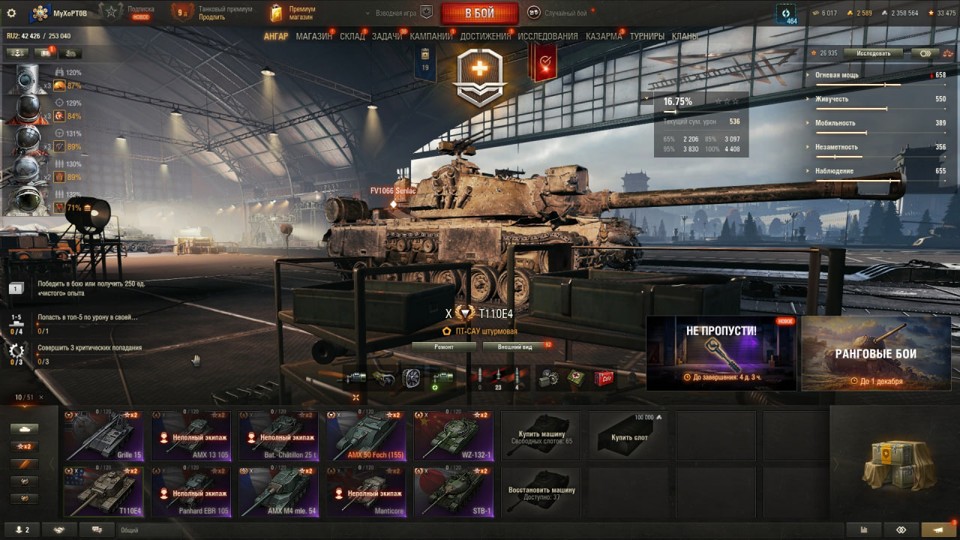Switch to the МАГАЗИН tab

[314, 36]
